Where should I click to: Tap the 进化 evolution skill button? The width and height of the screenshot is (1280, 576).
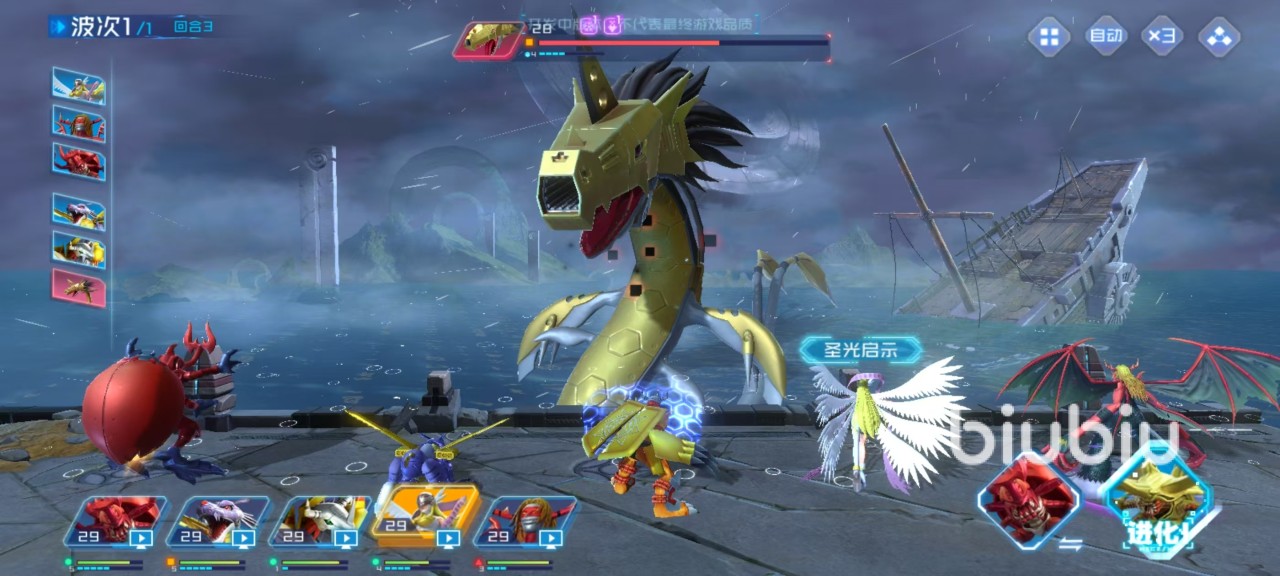point(1157,500)
